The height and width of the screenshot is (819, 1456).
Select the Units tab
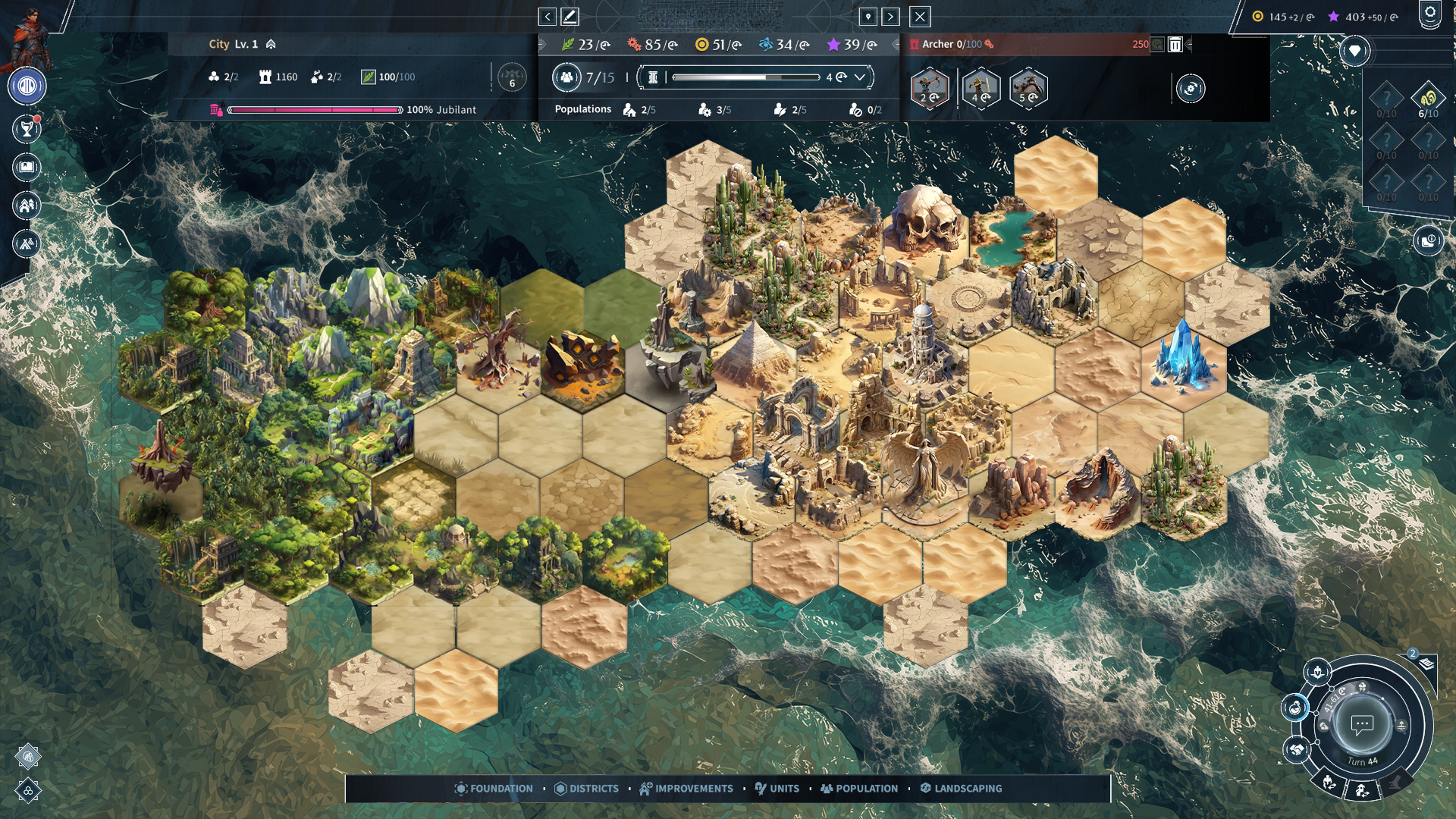coord(777,789)
